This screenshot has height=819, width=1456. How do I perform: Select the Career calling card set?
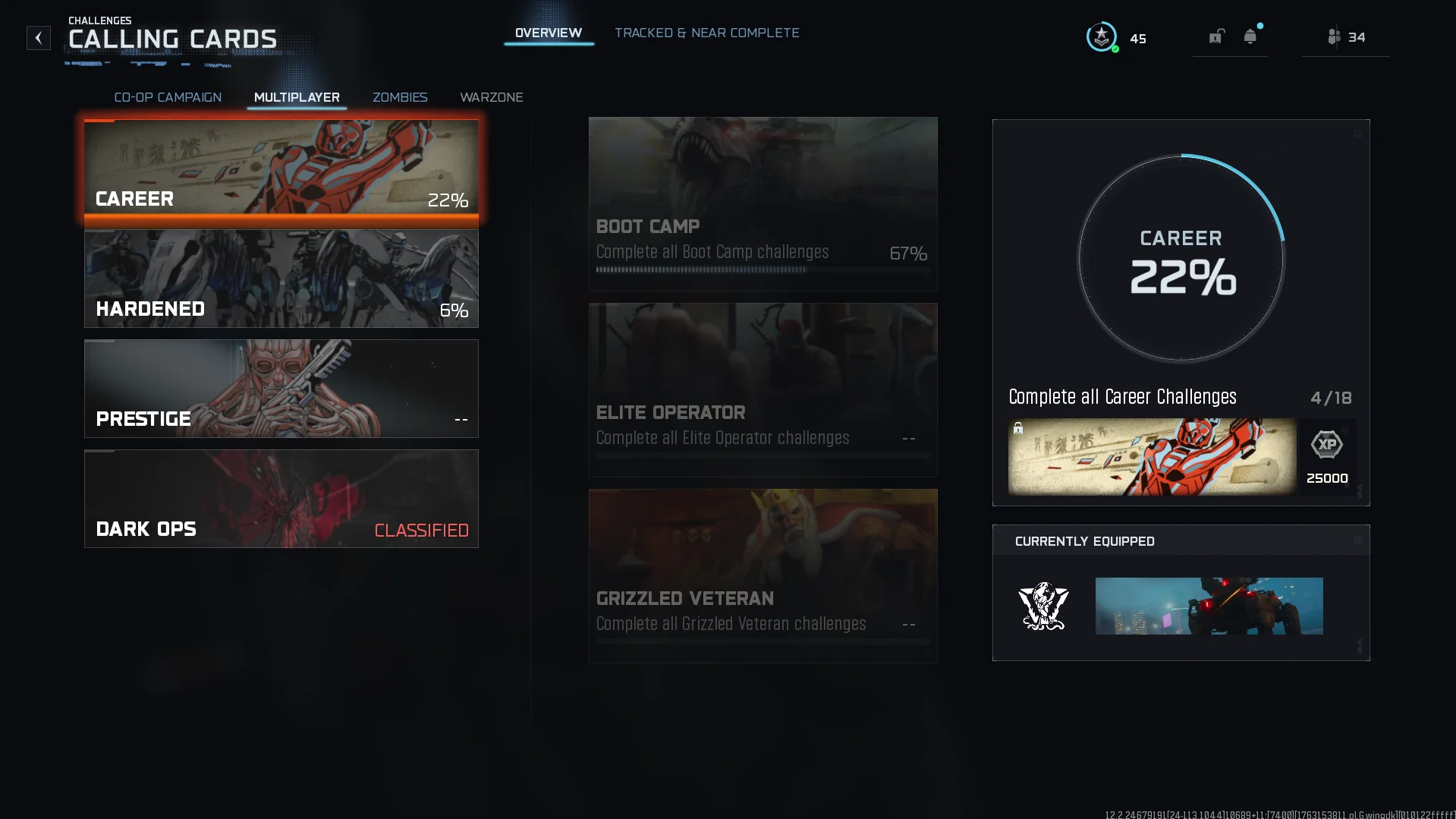(281, 169)
